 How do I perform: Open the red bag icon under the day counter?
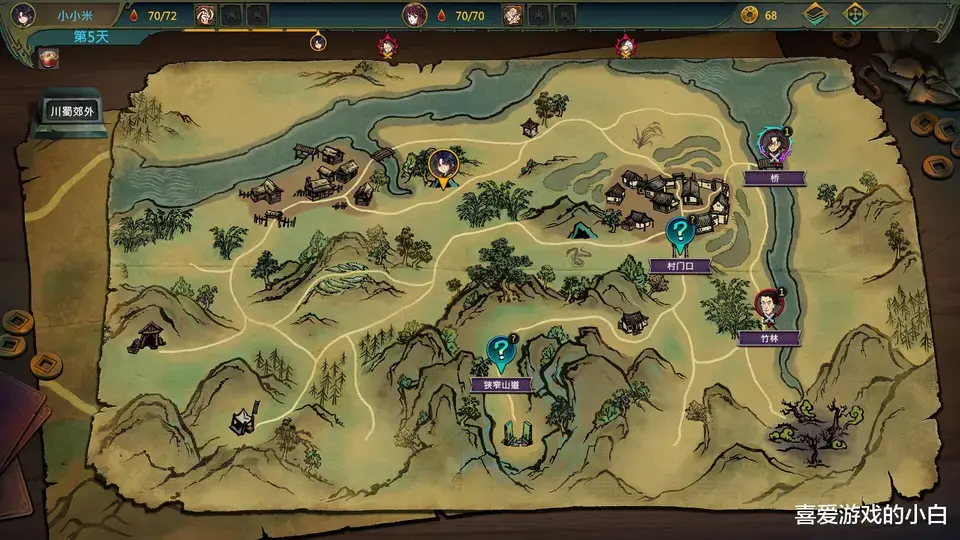coord(47,58)
